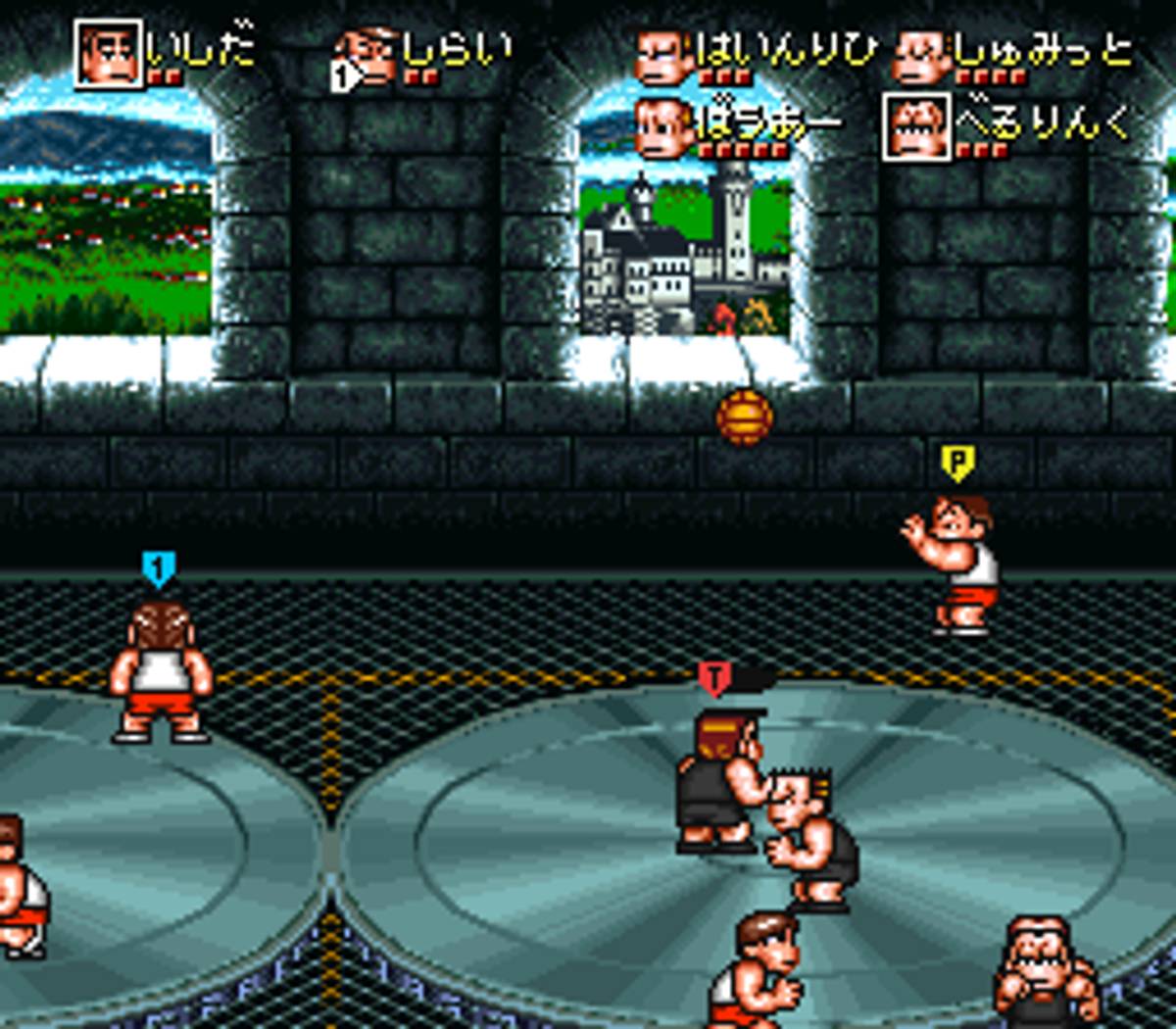Click the しらい player portrait
Image resolution: width=1176 pixels, height=1029 pixels.
pyautogui.click(x=368, y=57)
